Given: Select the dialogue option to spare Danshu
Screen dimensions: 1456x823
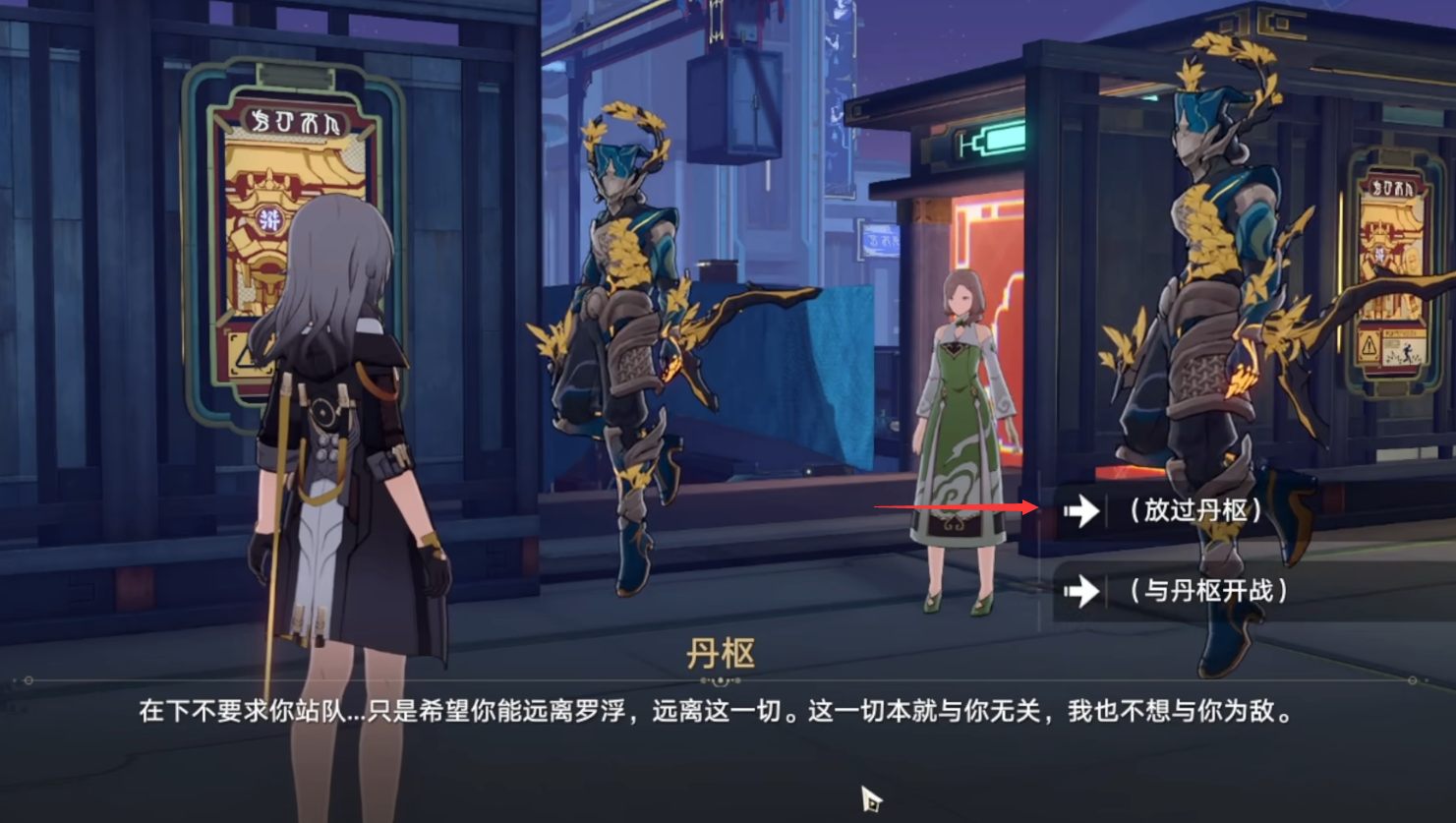Looking at the screenshot, I should click(1194, 510).
